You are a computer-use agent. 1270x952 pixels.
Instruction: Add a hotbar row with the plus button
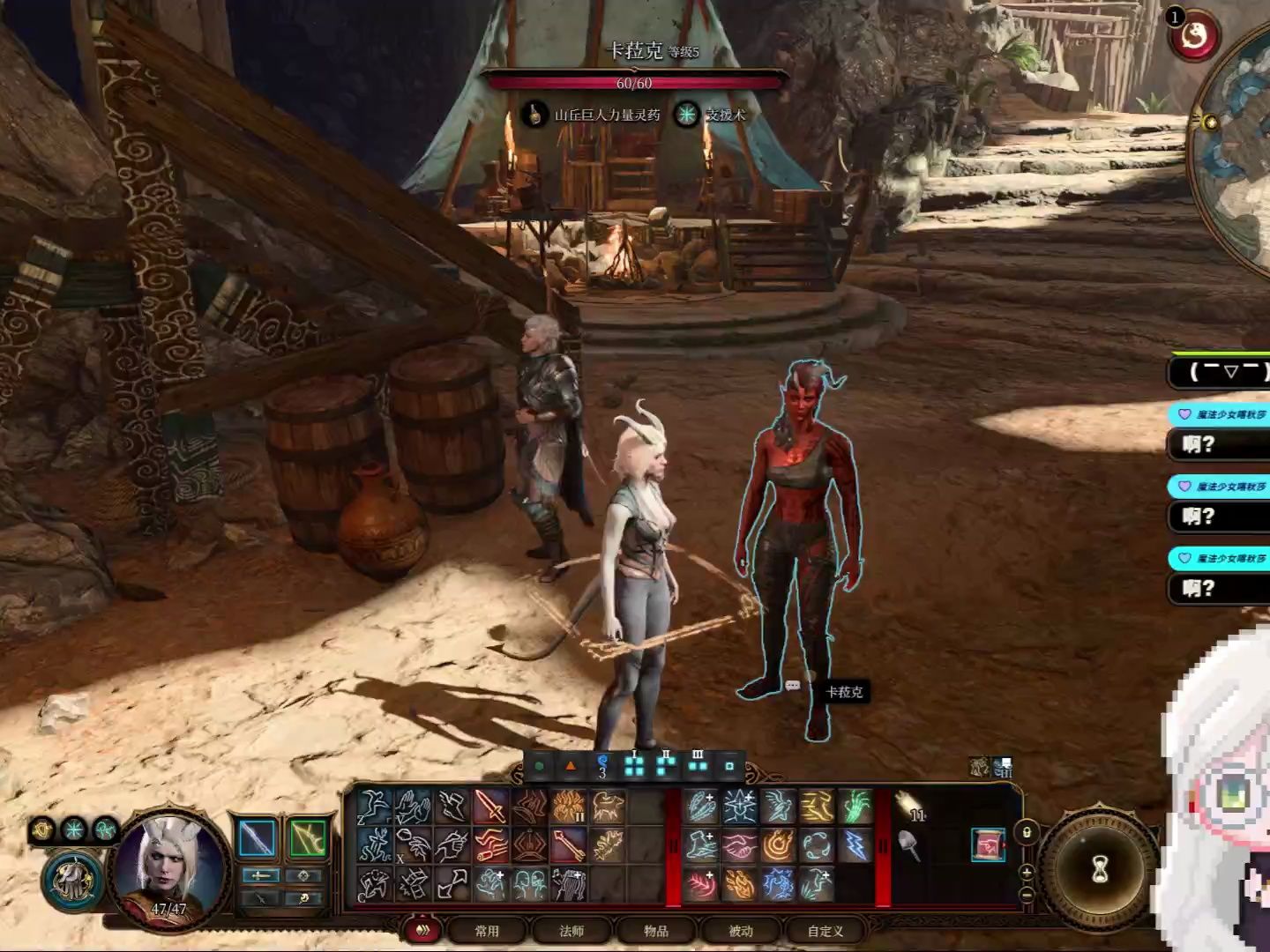click(1026, 873)
